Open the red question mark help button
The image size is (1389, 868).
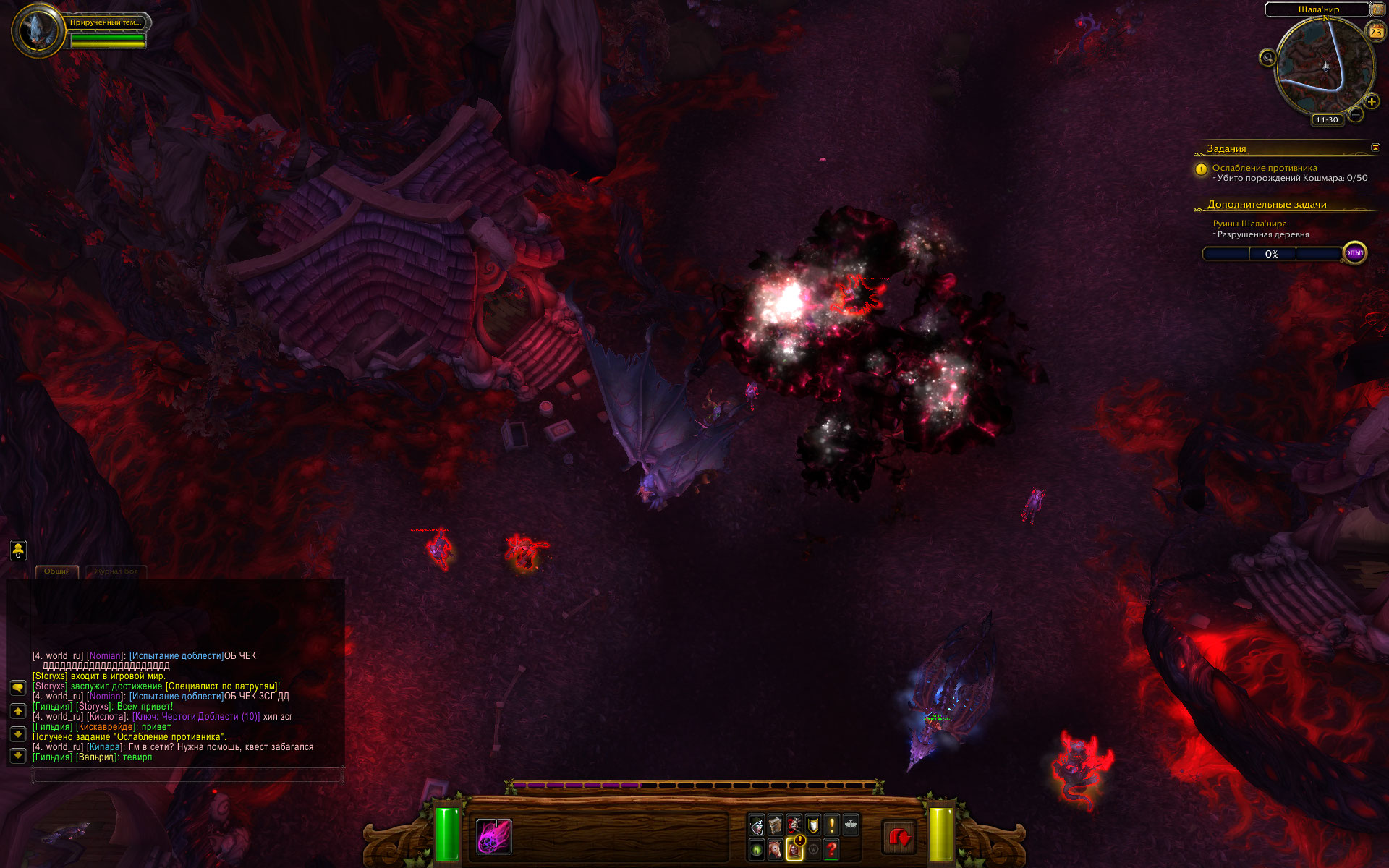click(x=832, y=849)
